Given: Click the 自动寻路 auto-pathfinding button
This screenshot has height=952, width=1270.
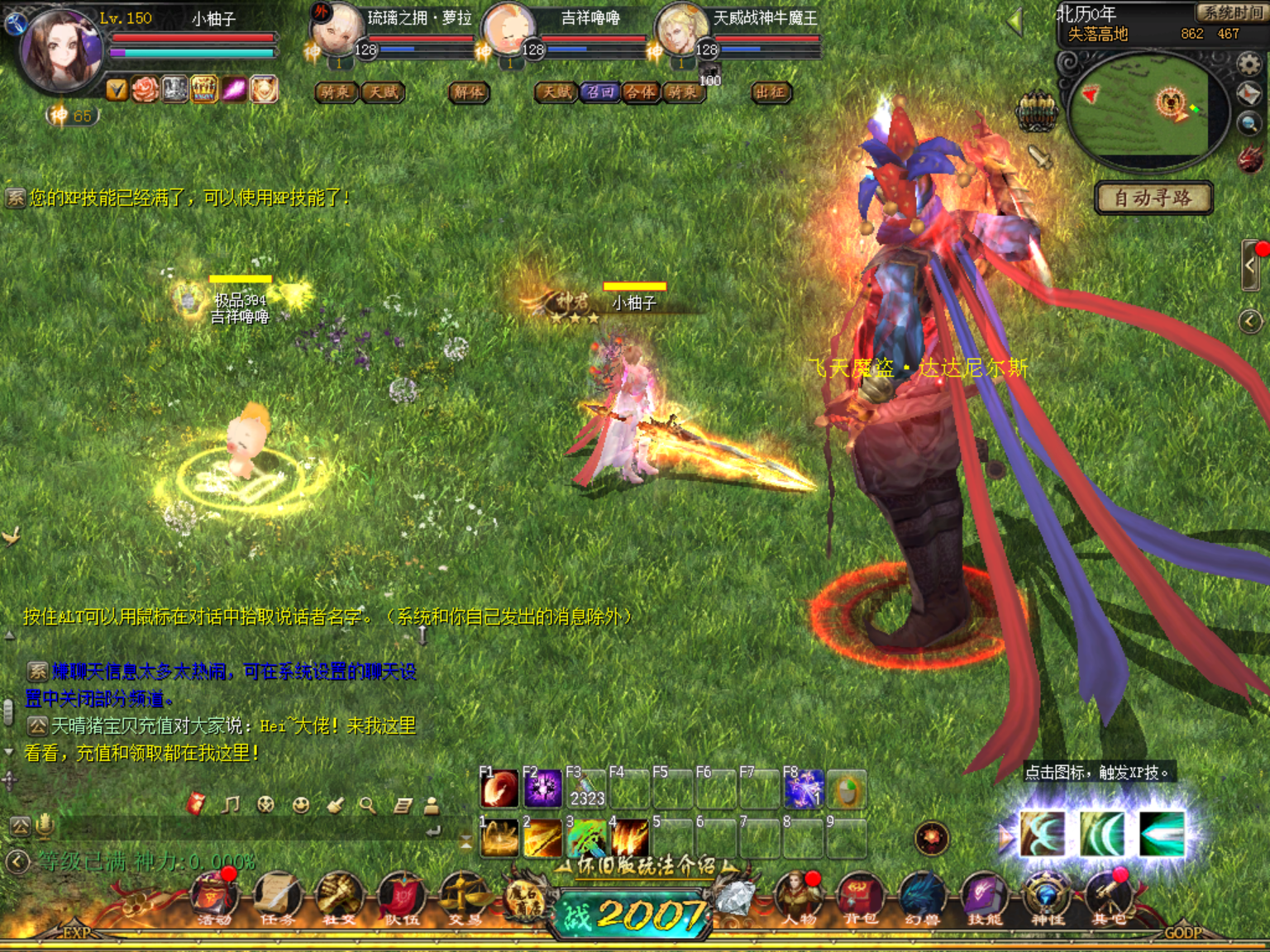Looking at the screenshot, I should coord(1153,198).
